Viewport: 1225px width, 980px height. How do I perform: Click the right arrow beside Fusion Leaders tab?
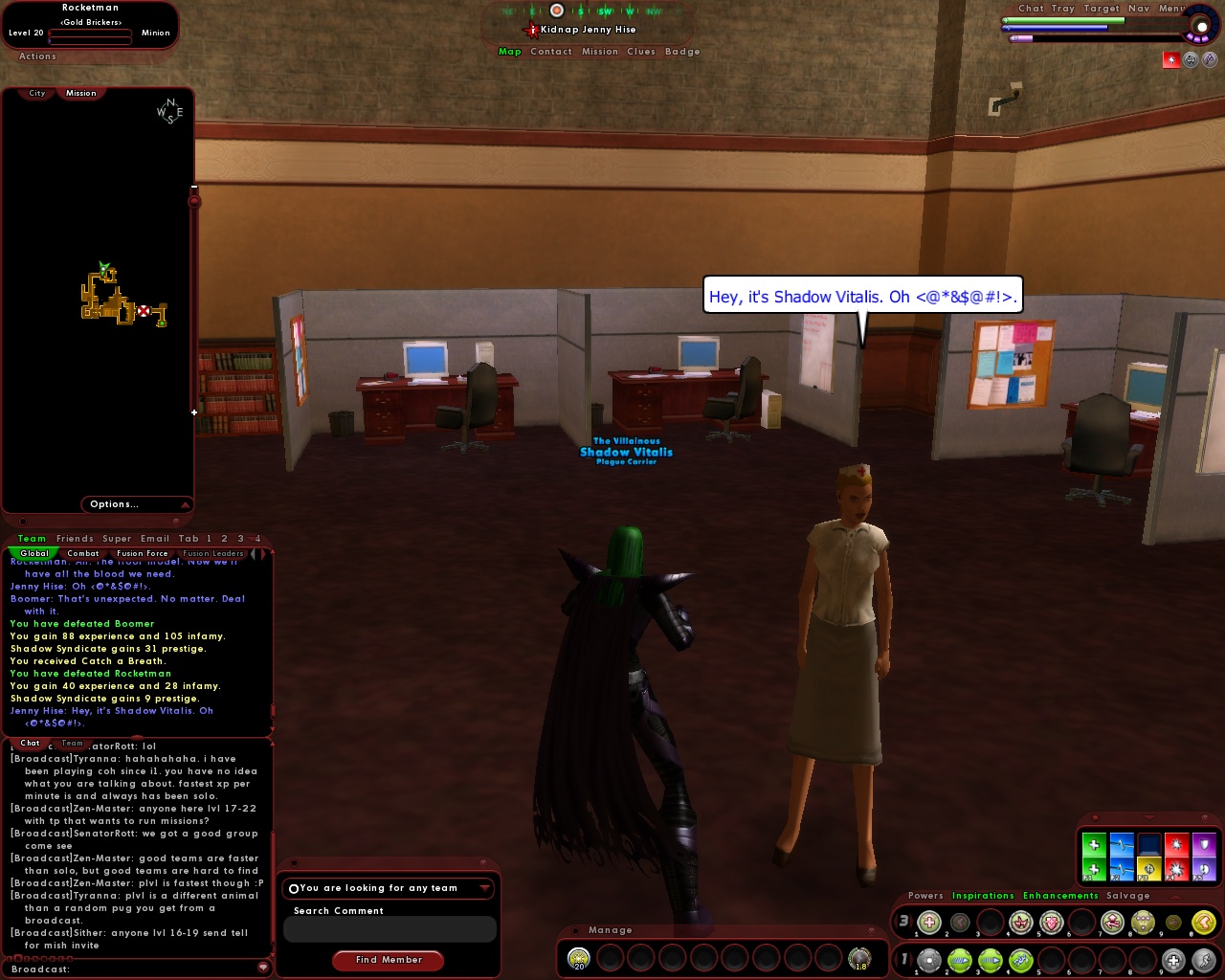click(x=264, y=553)
